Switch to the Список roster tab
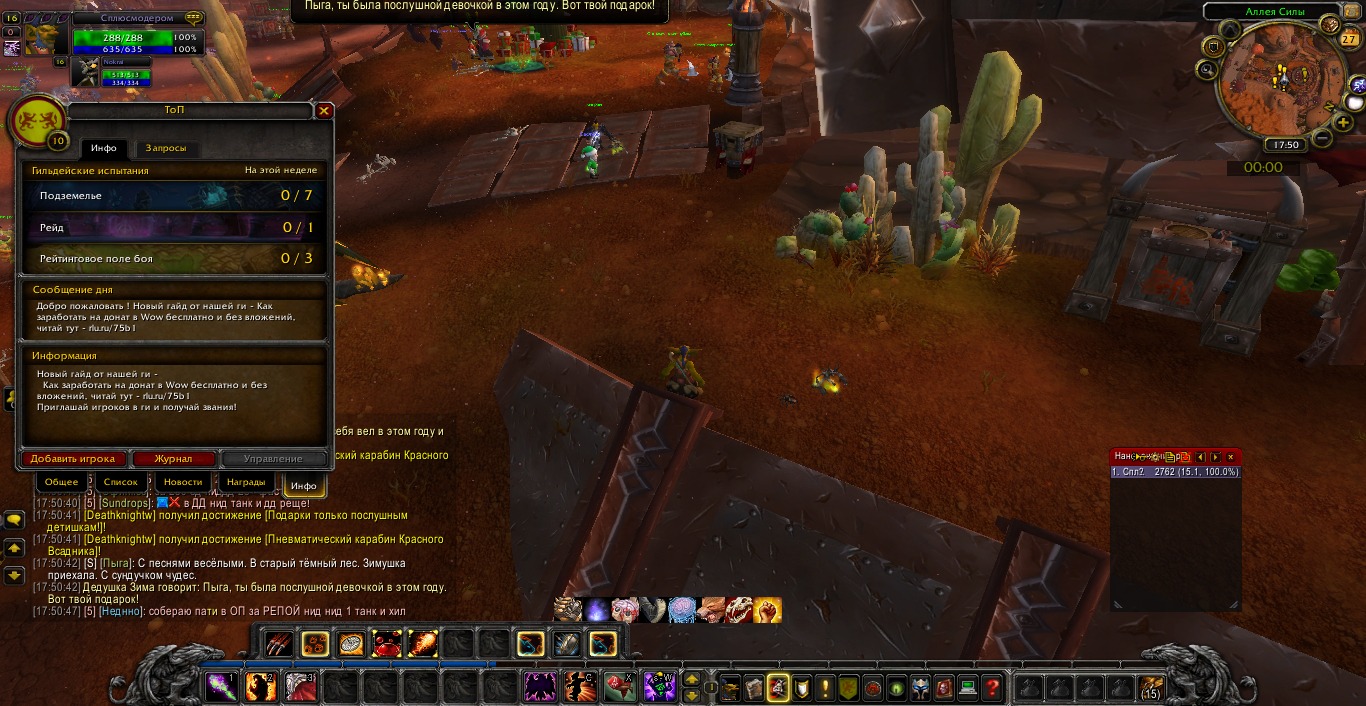 pyautogui.click(x=121, y=482)
